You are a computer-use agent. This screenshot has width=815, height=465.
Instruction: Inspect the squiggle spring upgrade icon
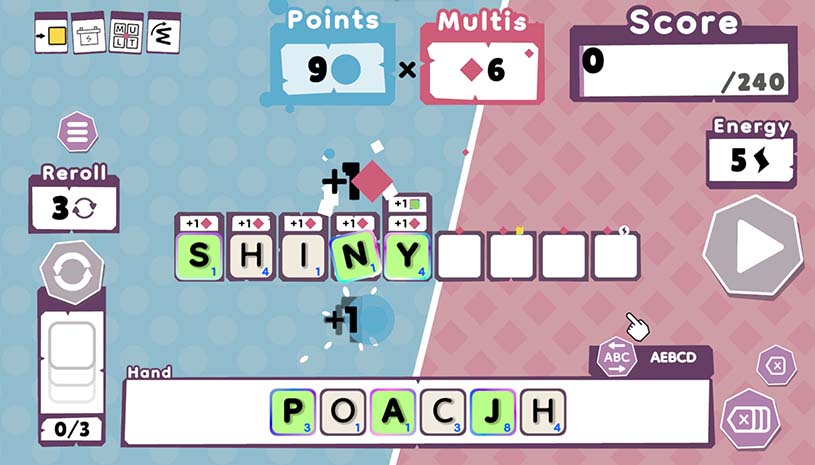coord(161,35)
